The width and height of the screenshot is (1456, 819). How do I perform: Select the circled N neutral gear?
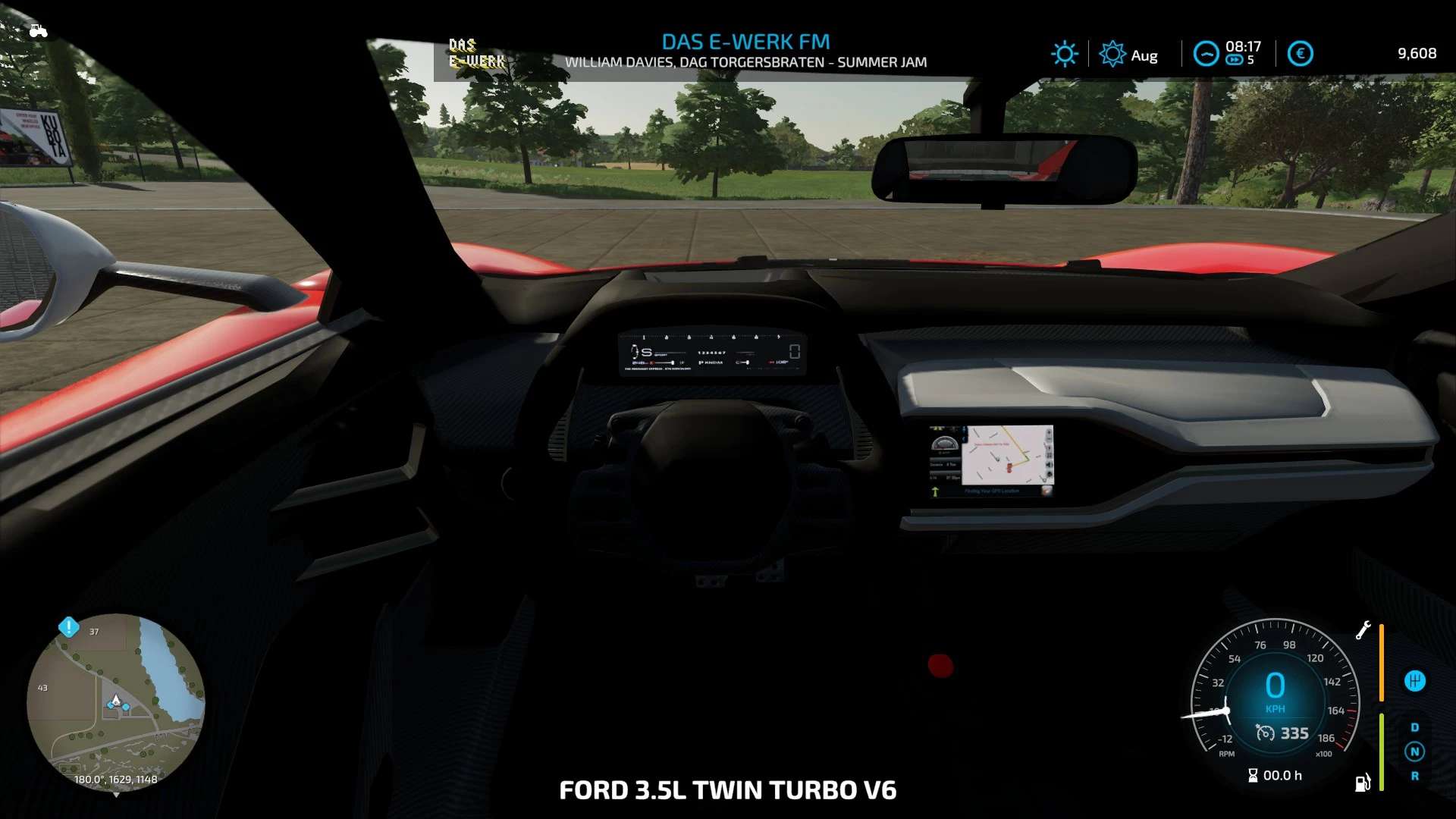point(1414,752)
